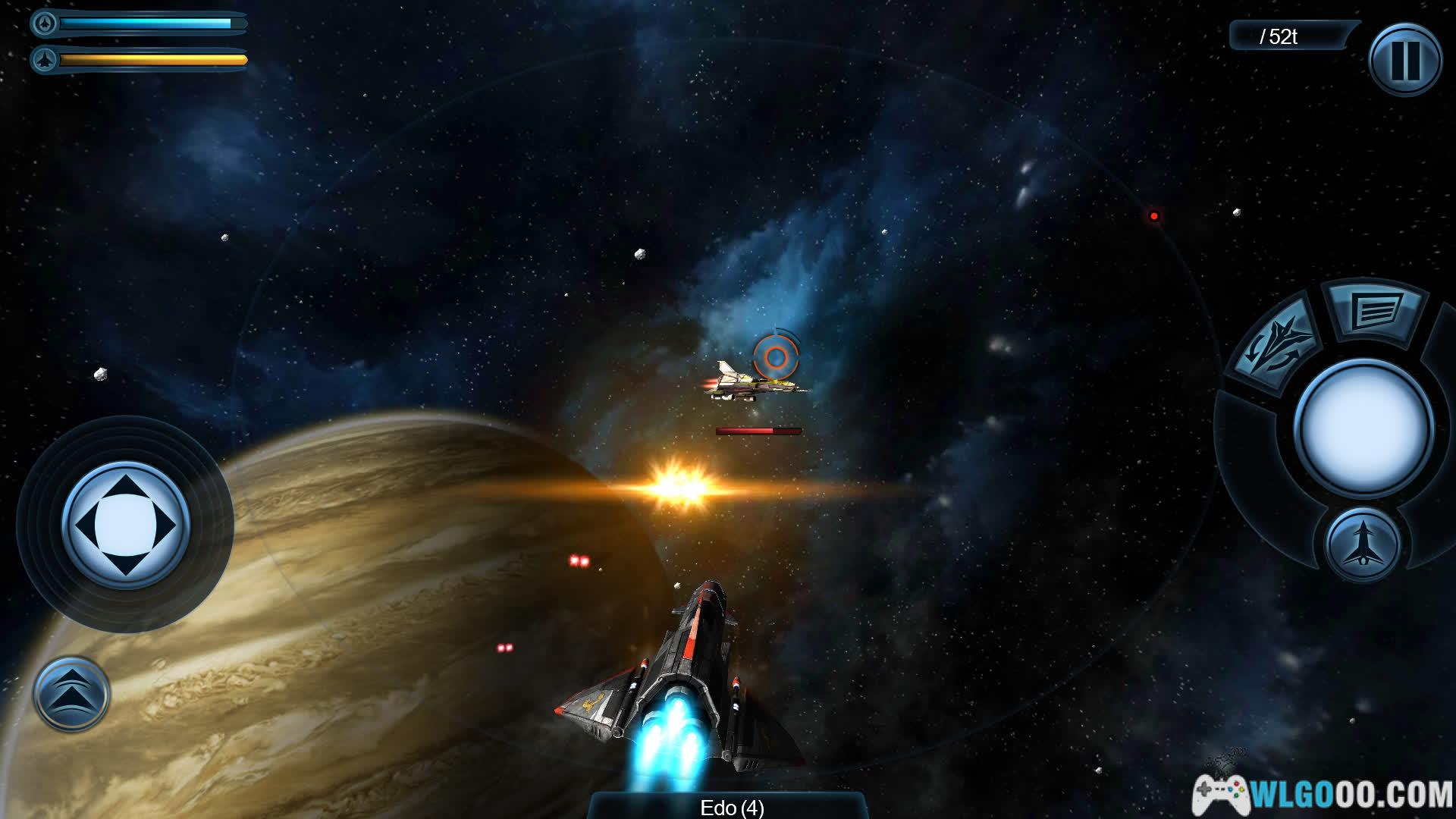Viewport: 1456px width, 819px height.
Task: Activate the boost chevron button
Action: pos(71,693)
